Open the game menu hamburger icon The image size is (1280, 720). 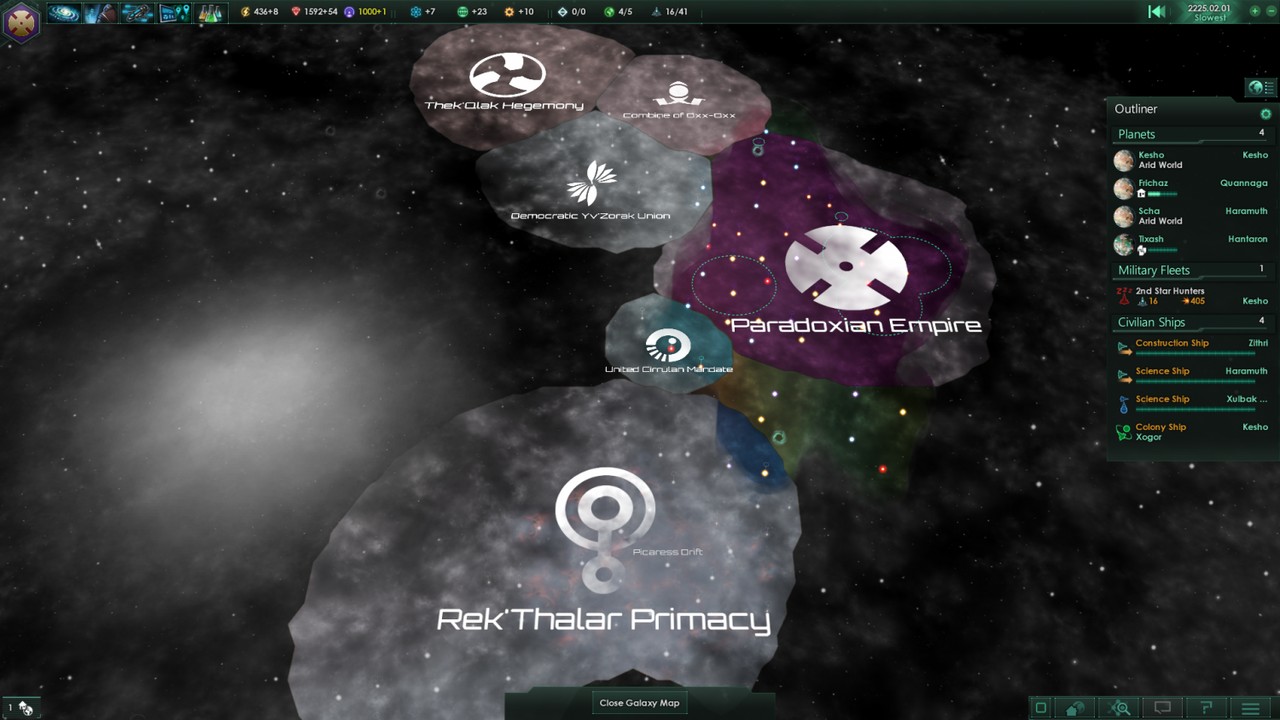click(1251, 708)
